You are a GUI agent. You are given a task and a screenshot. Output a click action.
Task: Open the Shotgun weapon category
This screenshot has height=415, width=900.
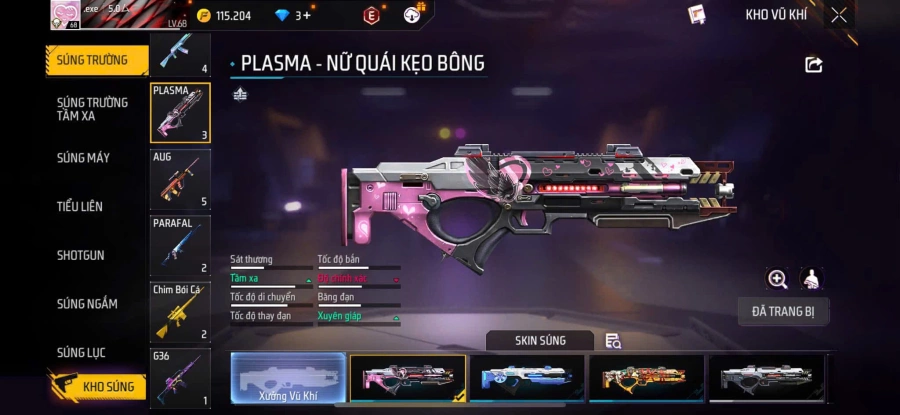(x=80, y=255)
